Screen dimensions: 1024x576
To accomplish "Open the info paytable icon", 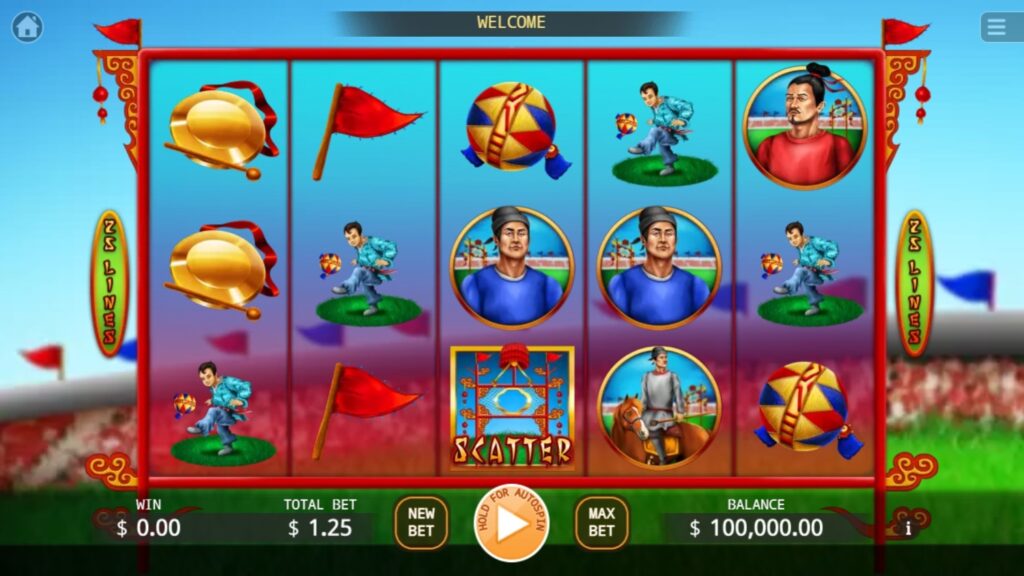I will (908, 527).
